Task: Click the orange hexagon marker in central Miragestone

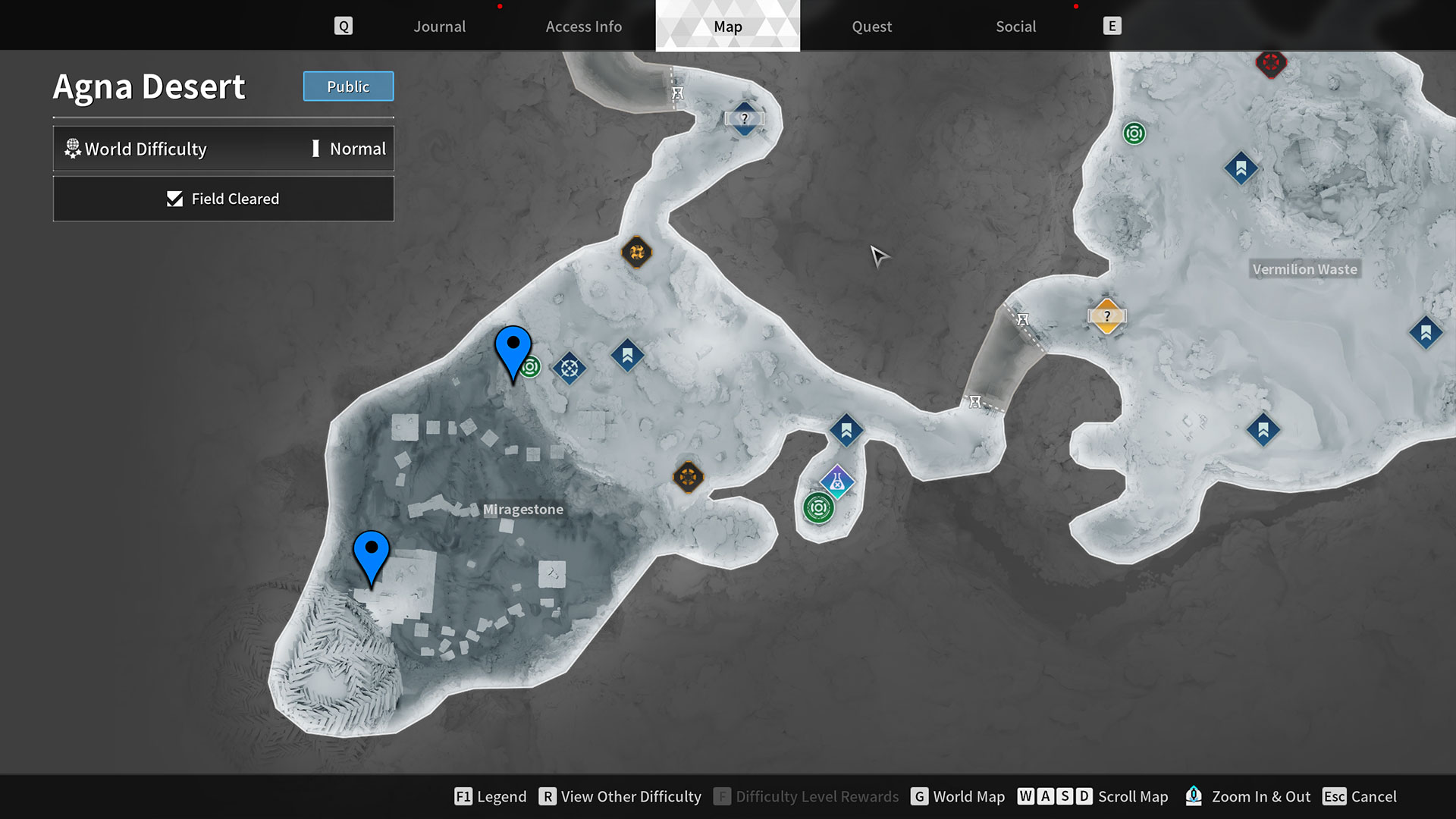Action: click(689, 478)
